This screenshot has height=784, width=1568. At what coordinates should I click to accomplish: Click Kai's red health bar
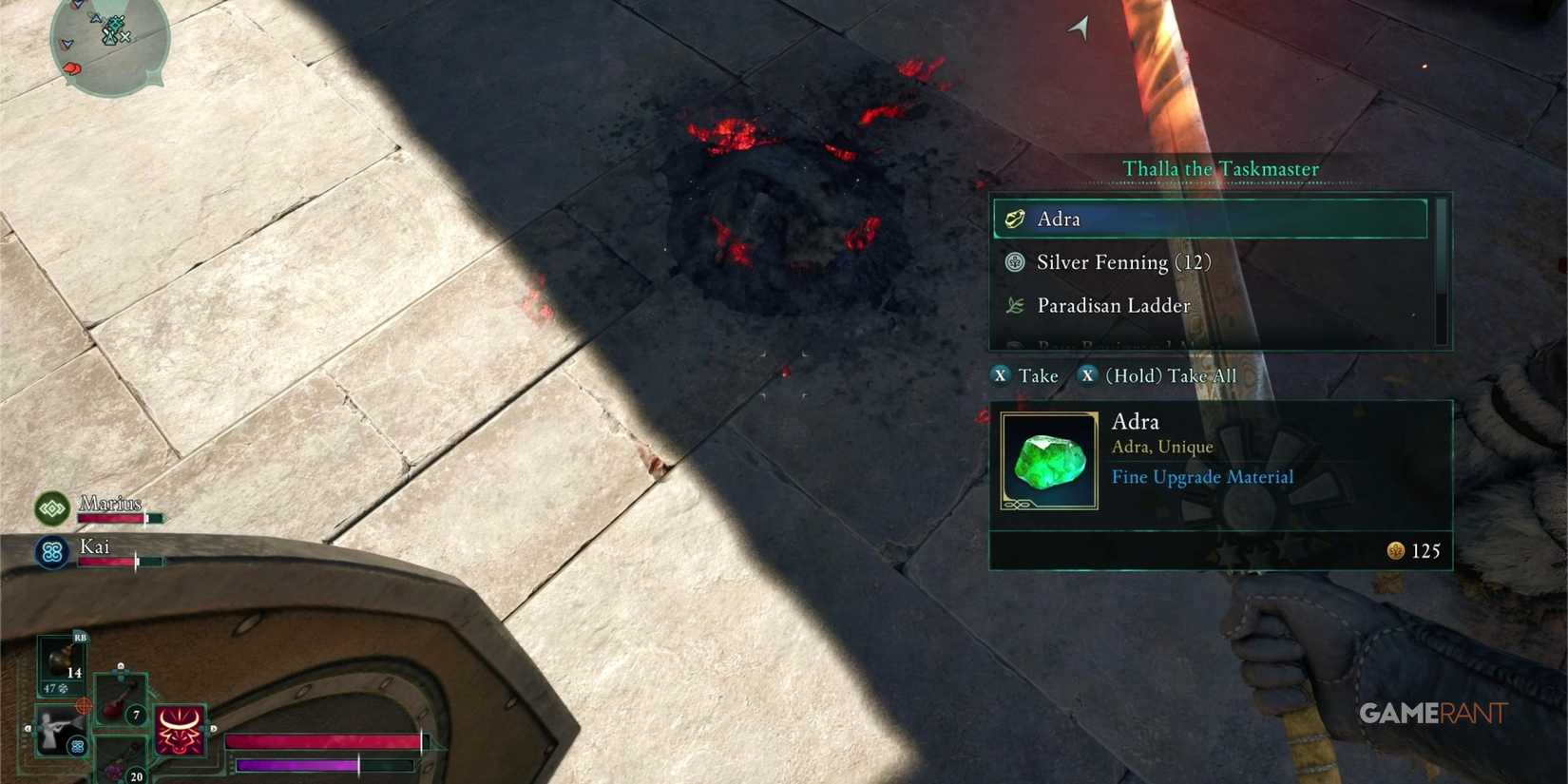coord(109,561)
